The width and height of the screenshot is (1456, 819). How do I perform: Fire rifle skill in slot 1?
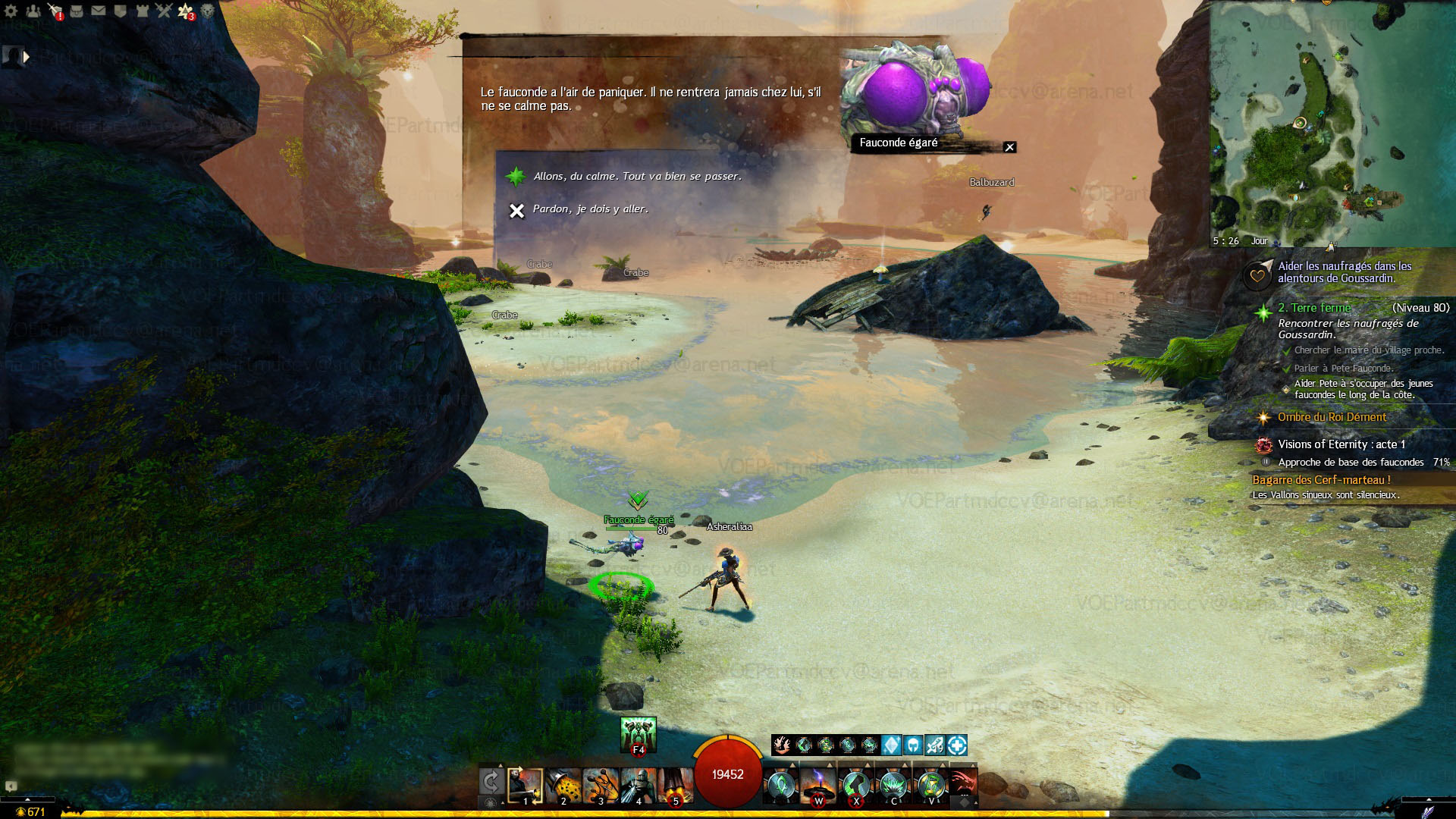[525, 786]
